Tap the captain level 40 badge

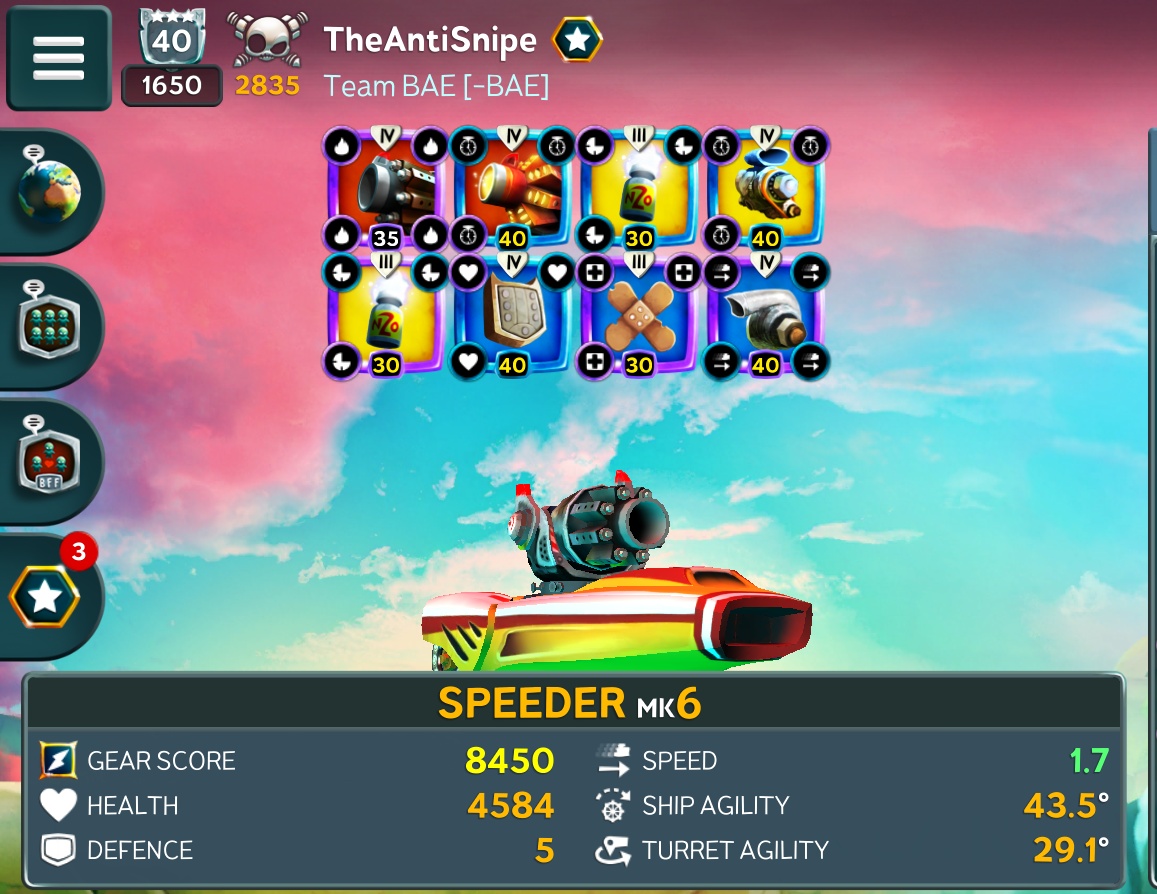[x=172, y=40]
